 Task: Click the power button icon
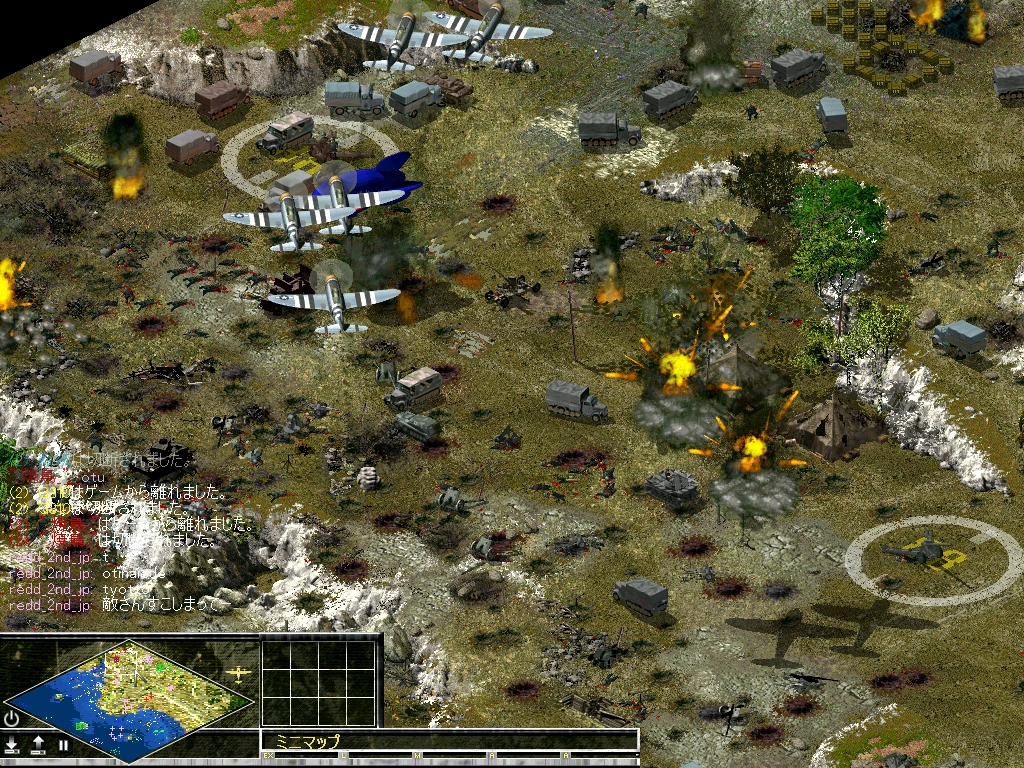point(12,719)
